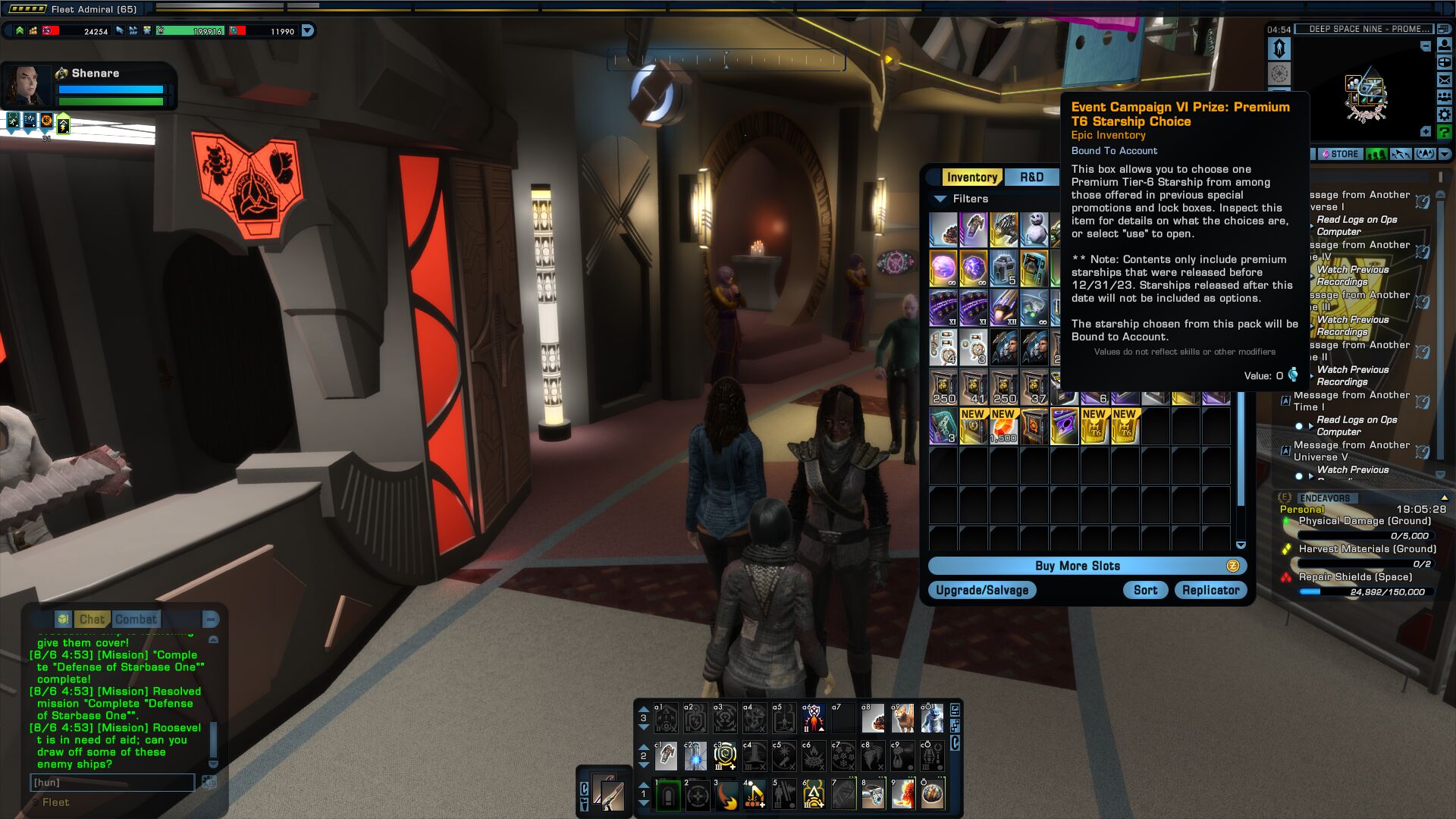This screenshot has height=819, width=1456.
Task: Switch to the Combat chat tab
Action: click(x=136, y=620)
